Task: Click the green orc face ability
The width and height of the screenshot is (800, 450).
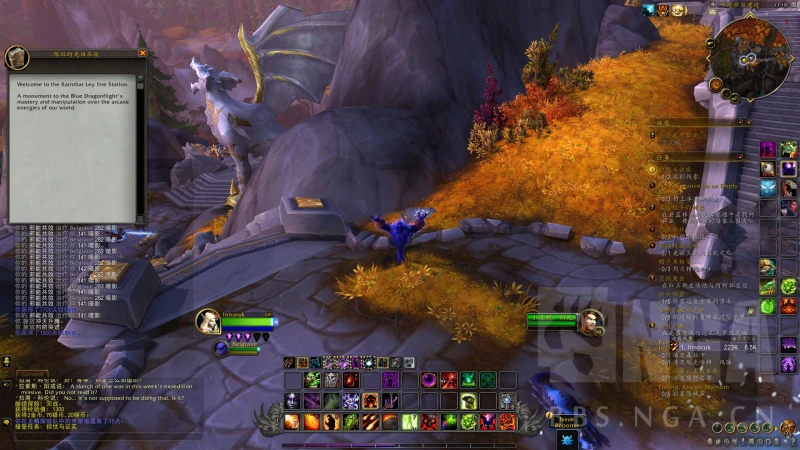Action: 312,380
